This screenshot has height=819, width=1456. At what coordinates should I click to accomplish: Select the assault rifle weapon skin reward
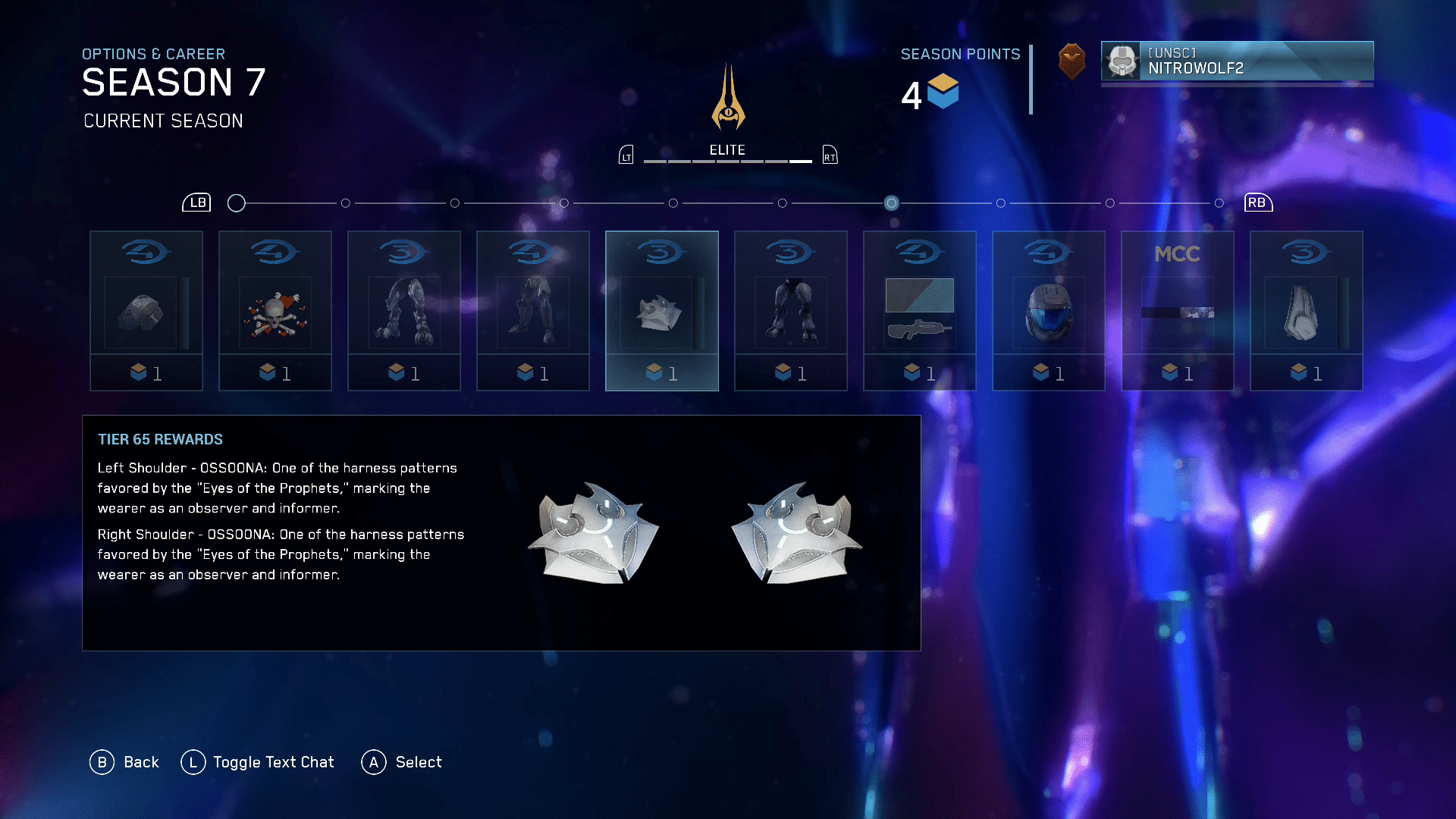920,311
